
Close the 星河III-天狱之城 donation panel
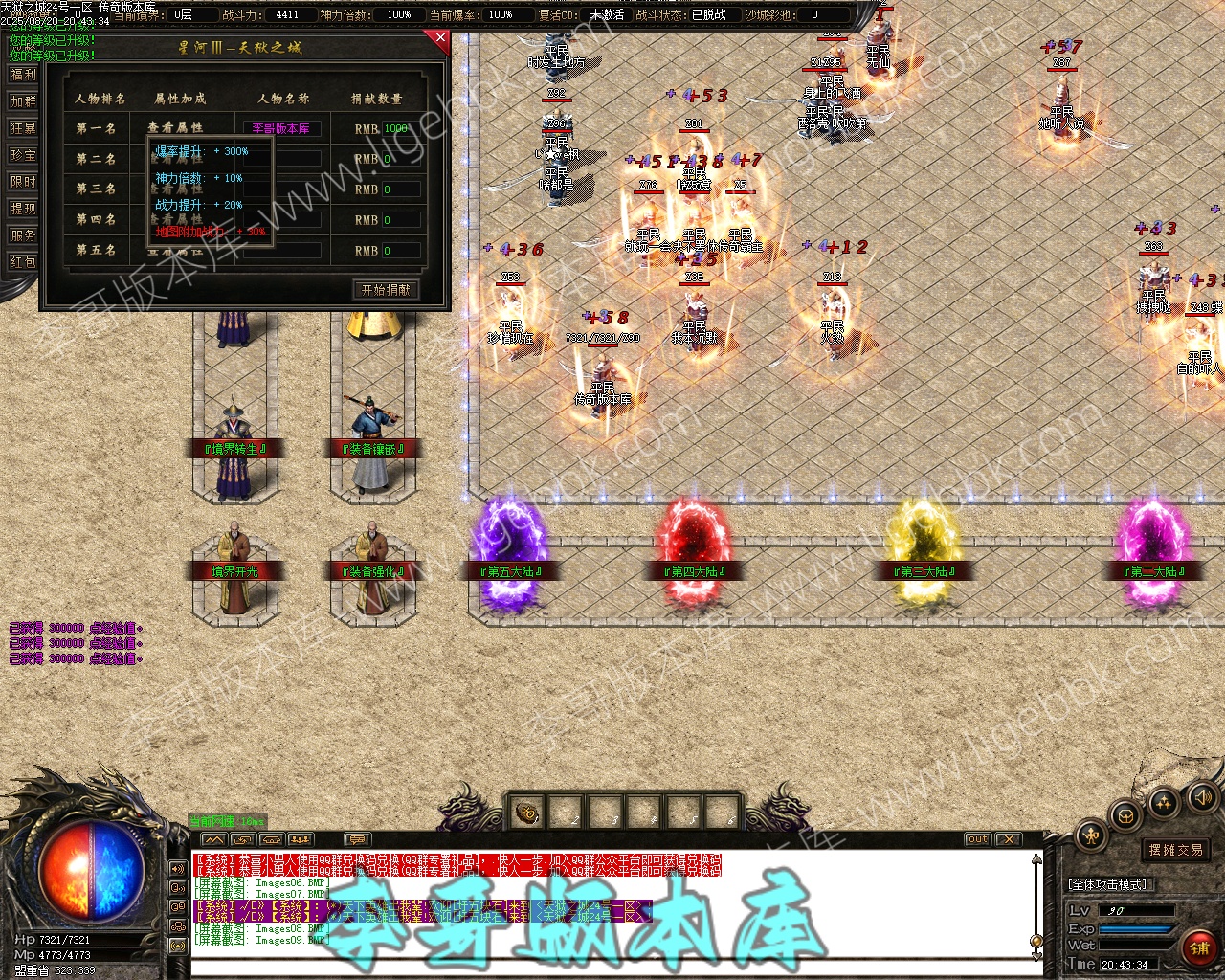pos(440,38)
